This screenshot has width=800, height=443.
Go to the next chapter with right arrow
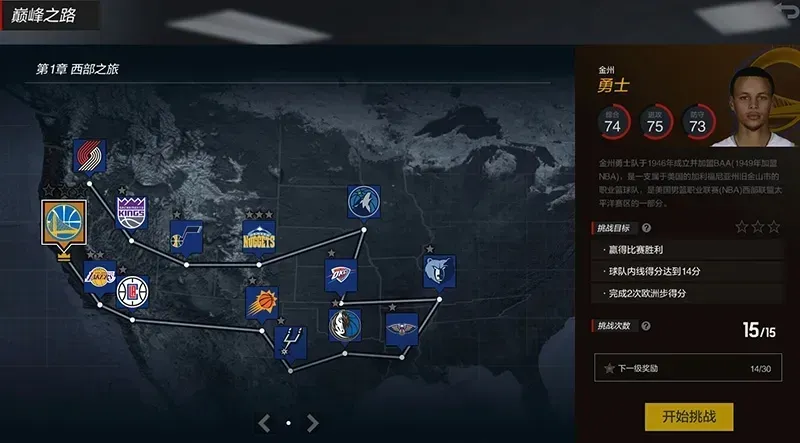313,422
